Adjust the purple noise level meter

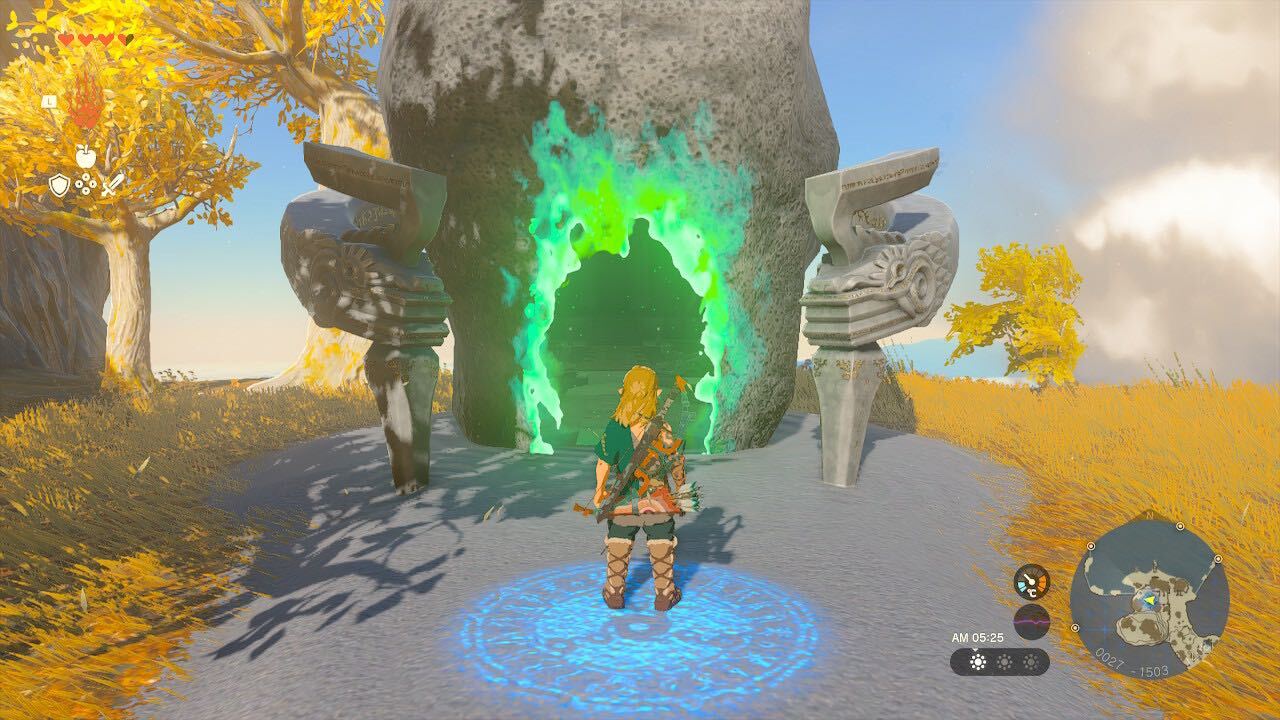(1031, 620)
